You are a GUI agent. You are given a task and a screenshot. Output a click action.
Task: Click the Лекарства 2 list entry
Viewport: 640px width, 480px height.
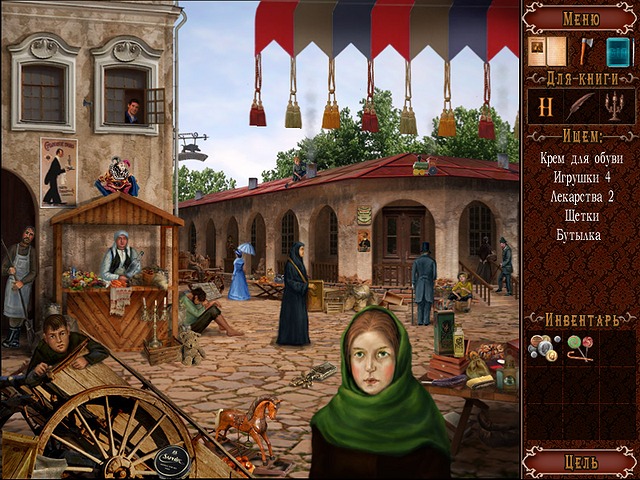coord(581,196)
